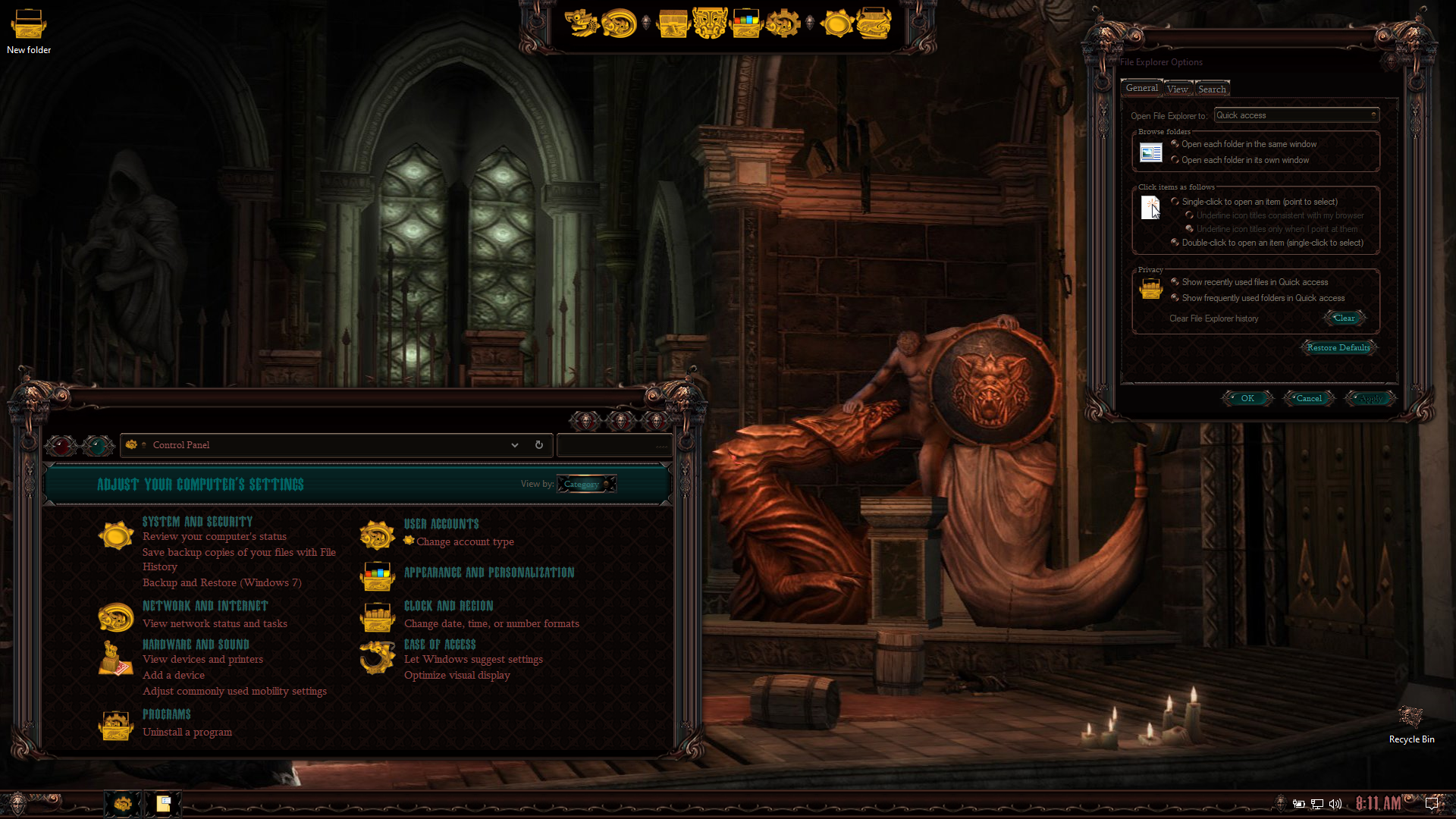Open Ease of Access category
This screenshot has width=1456, height=819.
(440, 645)
